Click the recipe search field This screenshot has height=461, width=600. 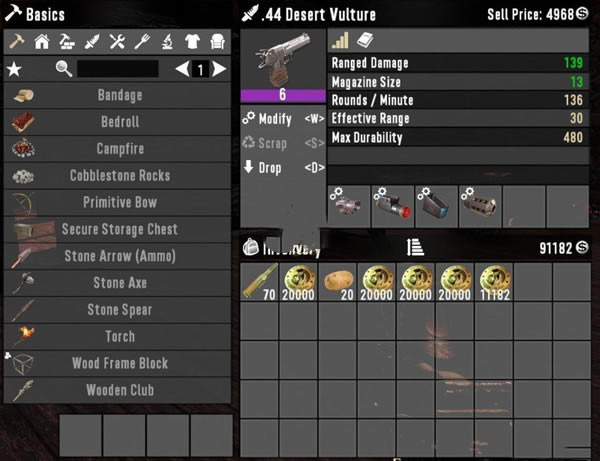coord(117,69)
